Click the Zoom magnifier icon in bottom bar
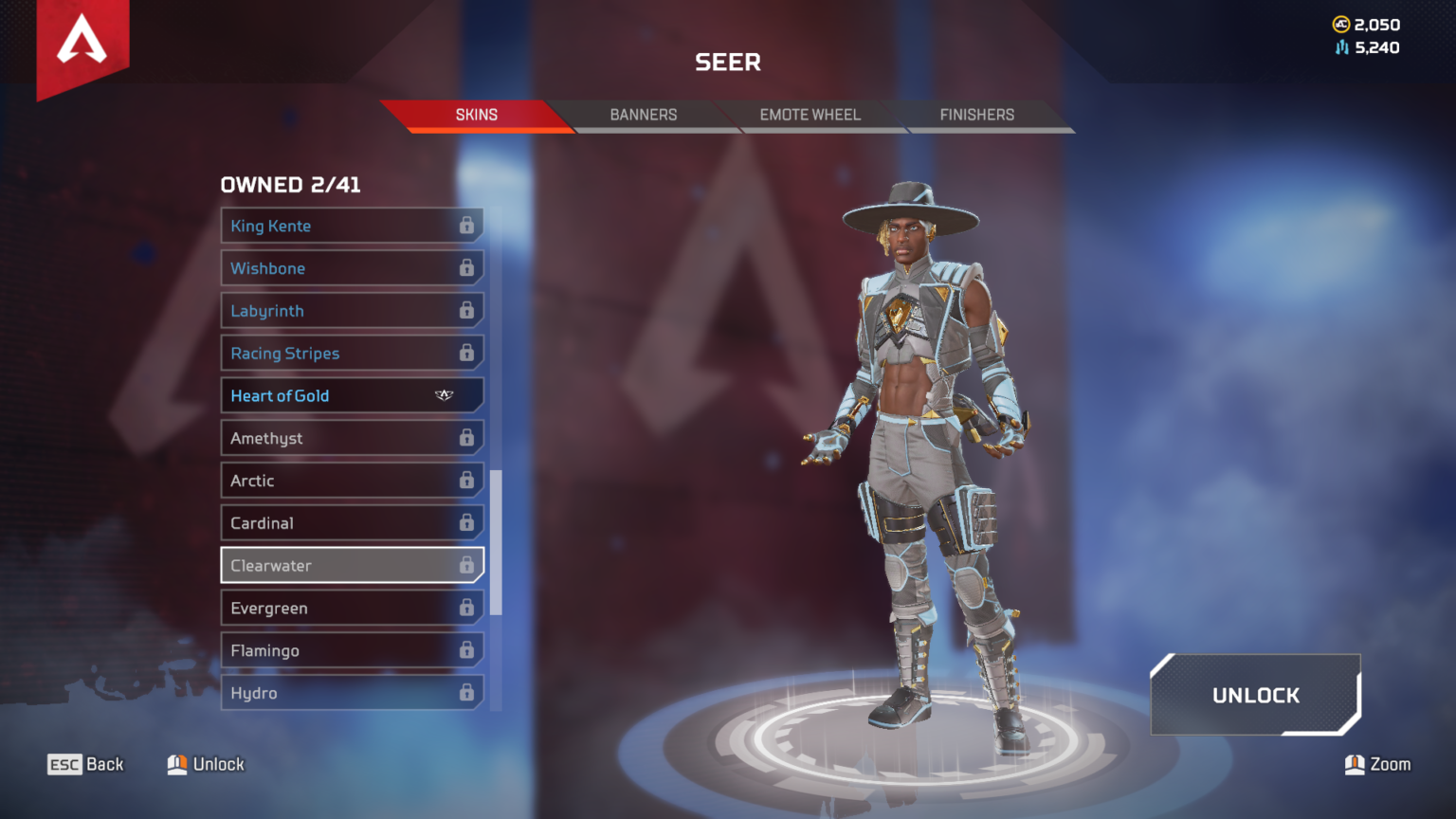1456x819 pixels. pyautogui.click(x=1355, y=764)
